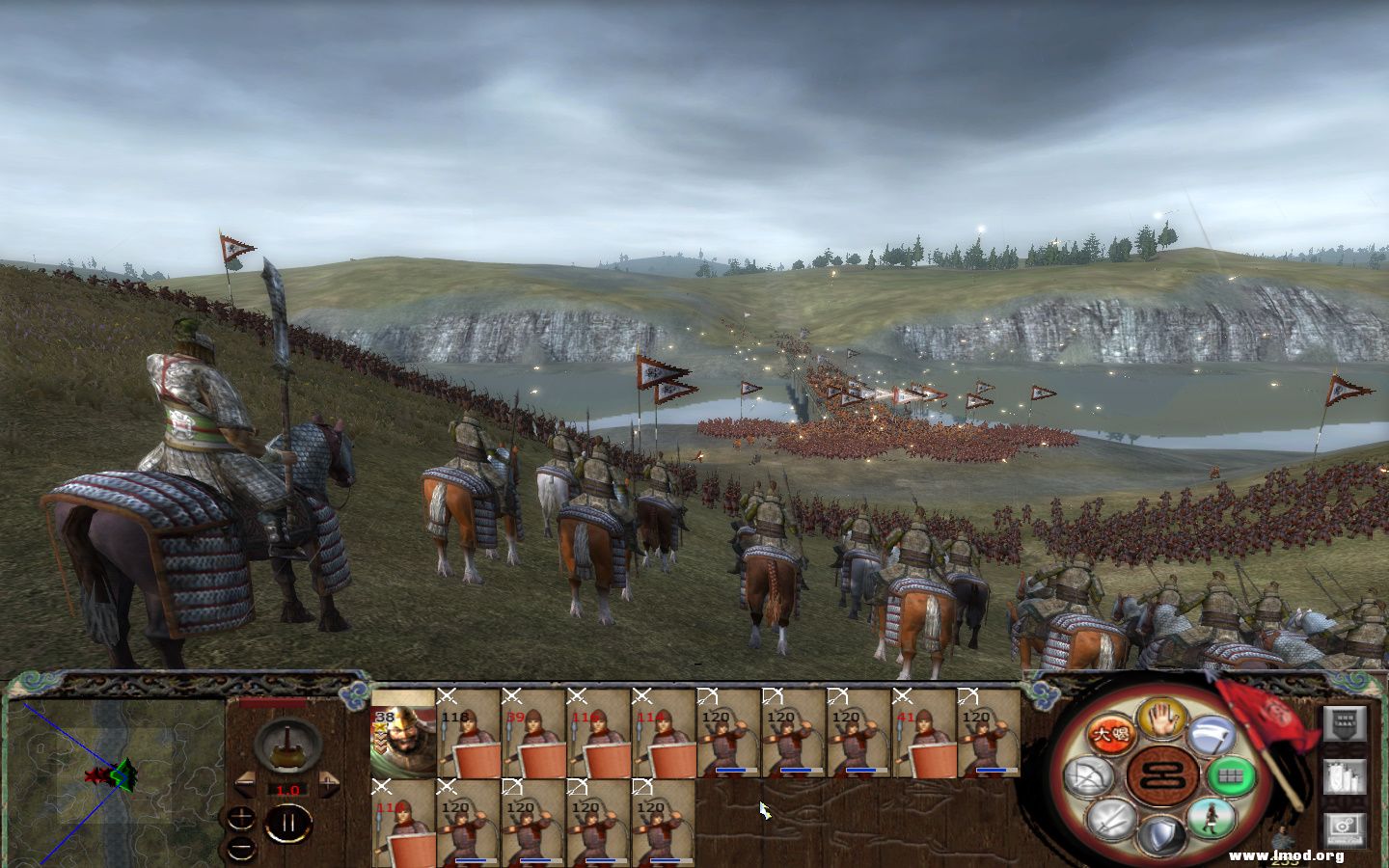Viewport: 1389px width, 868px height.
Task: Activate the 大喝 war cry ability icon
Action: pos(1109,733)
